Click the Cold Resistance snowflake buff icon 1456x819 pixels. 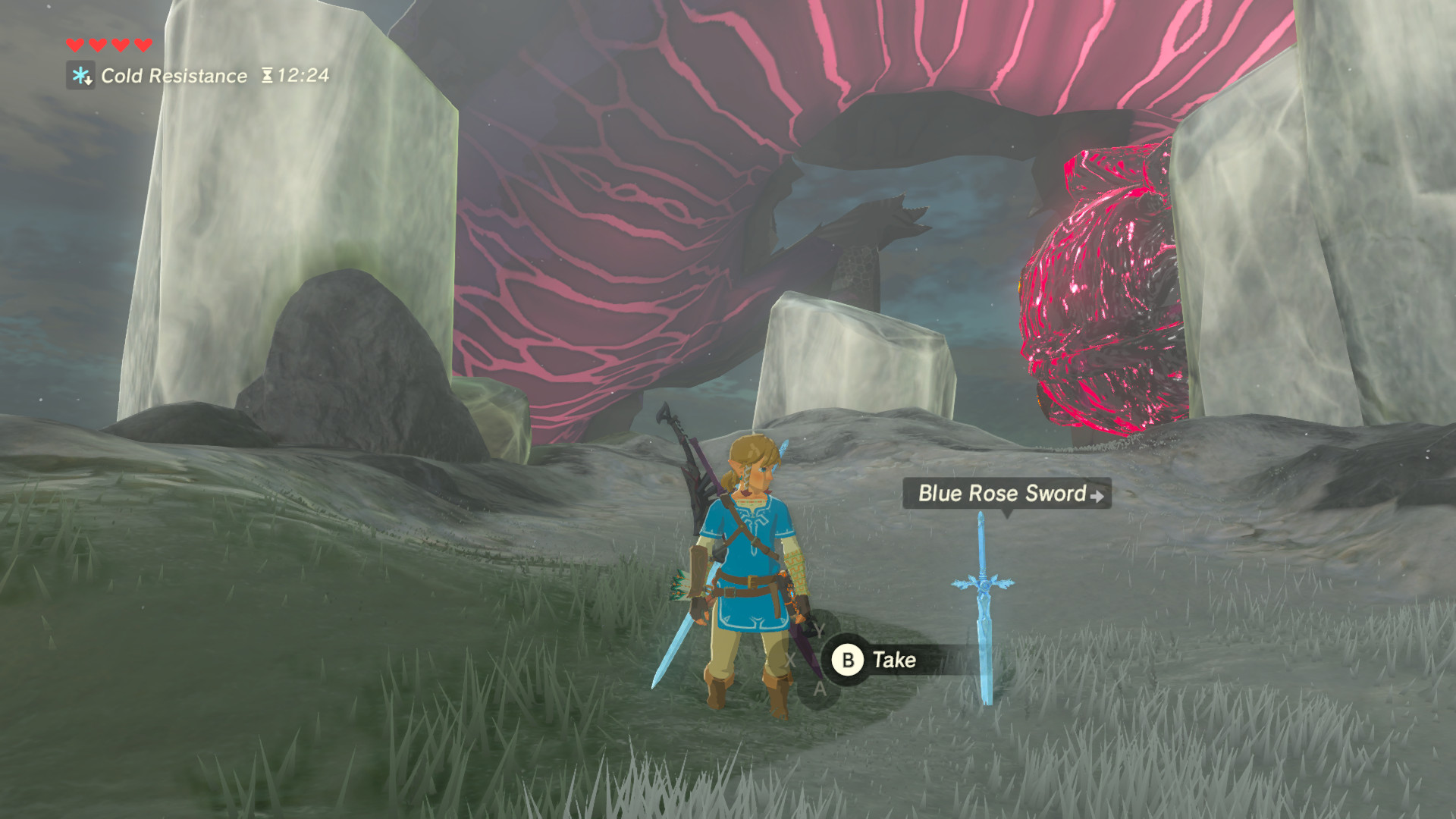(x=78, y=76)
